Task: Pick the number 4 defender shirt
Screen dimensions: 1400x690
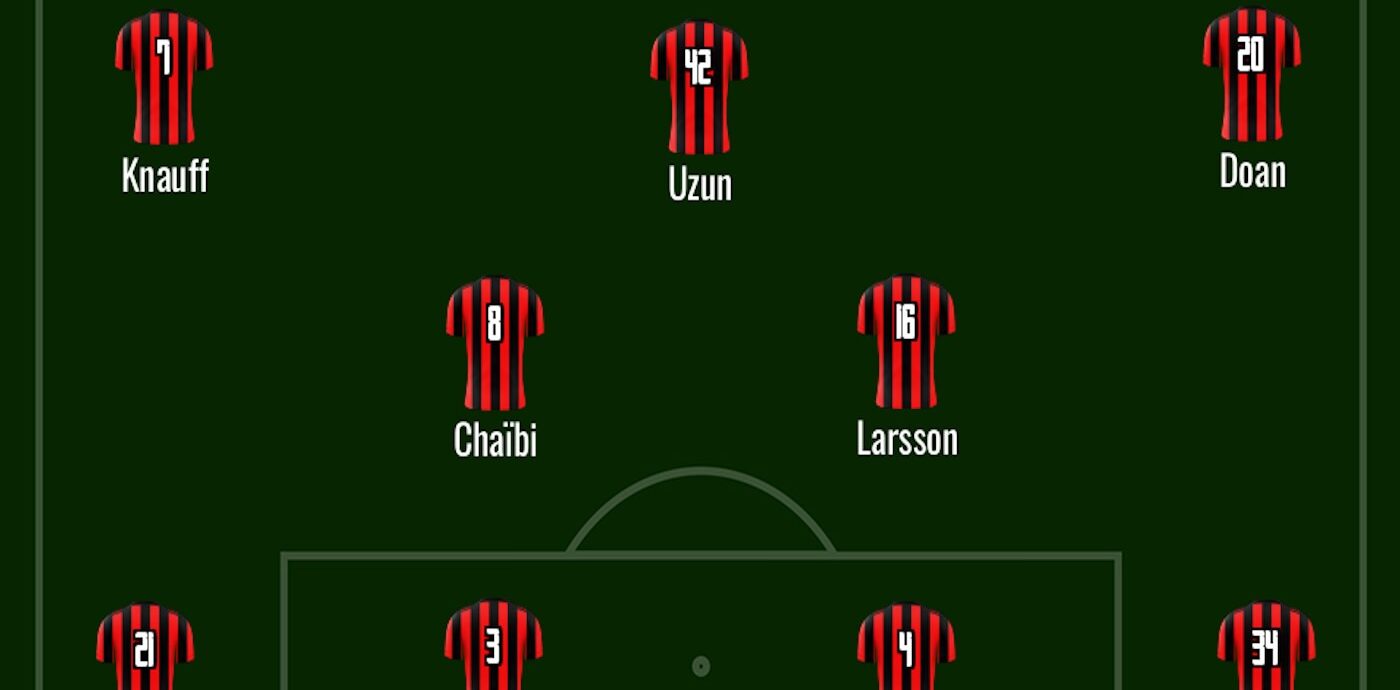Action: click(906, 648)
